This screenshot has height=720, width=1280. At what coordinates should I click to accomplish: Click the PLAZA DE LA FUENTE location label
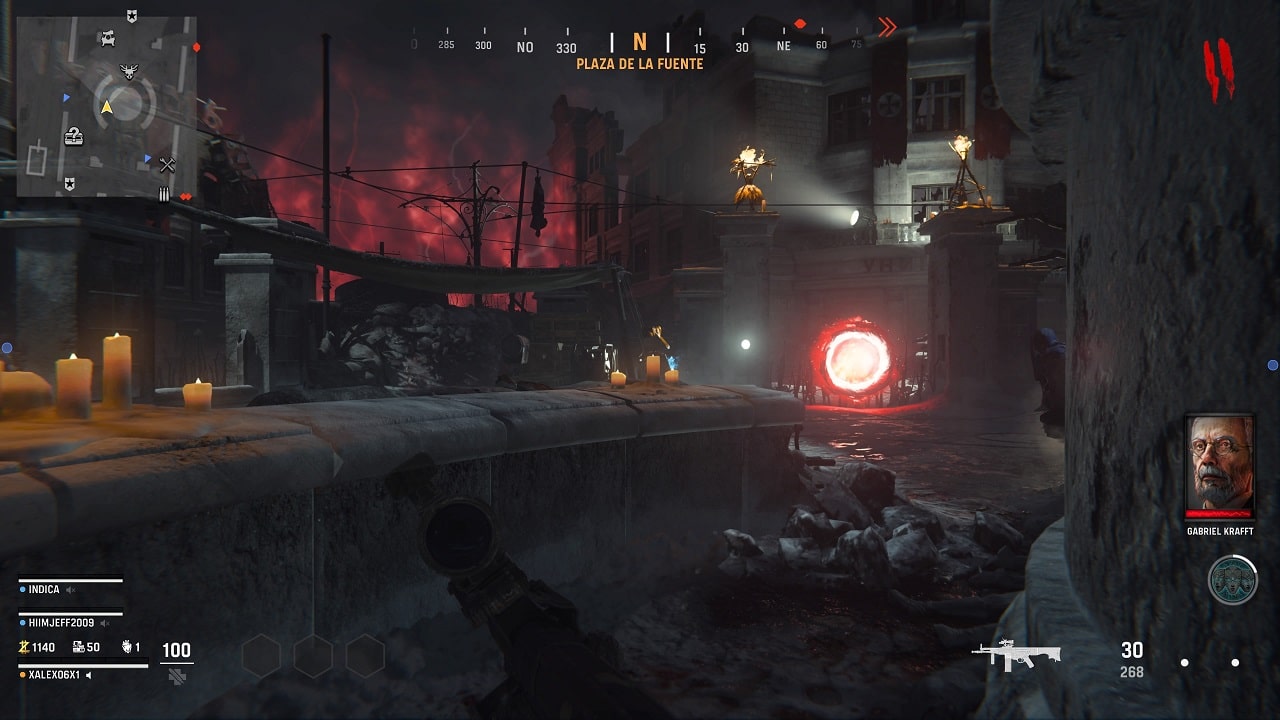pos(640,61)
